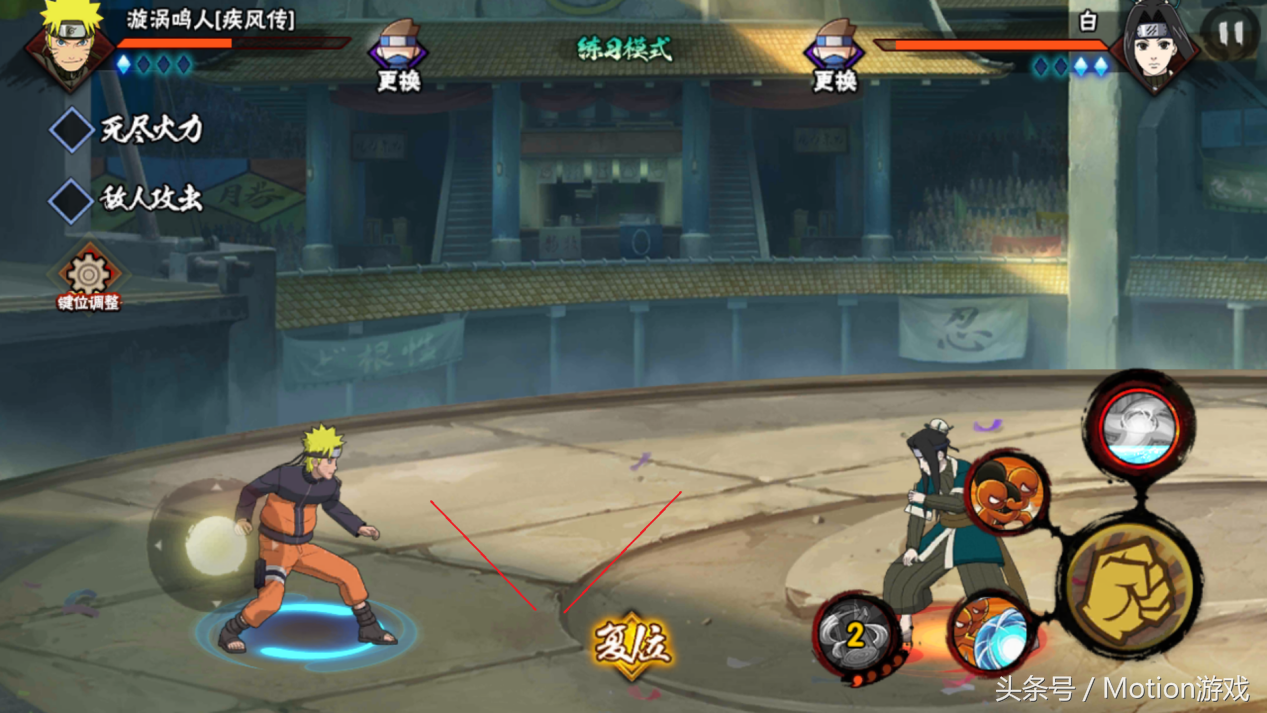Use the substitution skill showing number 2
Viewport: 1267px width, 713px height.
coord(853,634)
